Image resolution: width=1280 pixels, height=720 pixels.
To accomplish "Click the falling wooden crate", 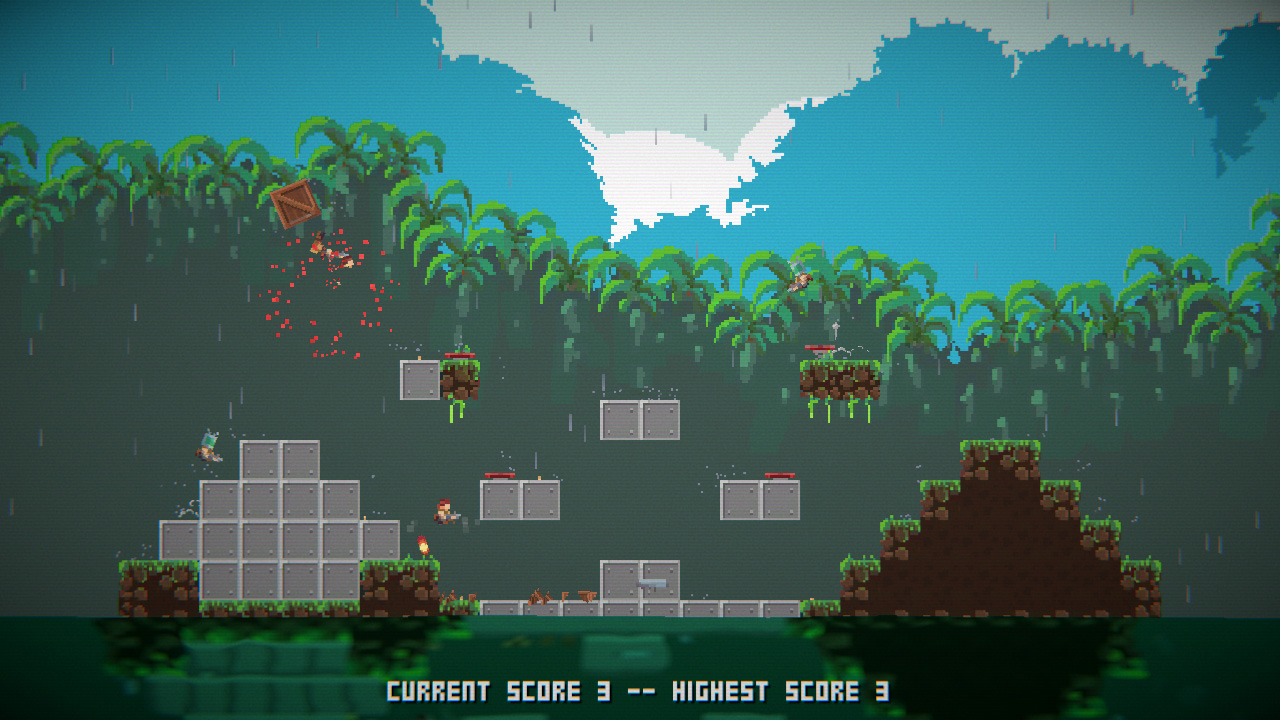I will 296,204.
